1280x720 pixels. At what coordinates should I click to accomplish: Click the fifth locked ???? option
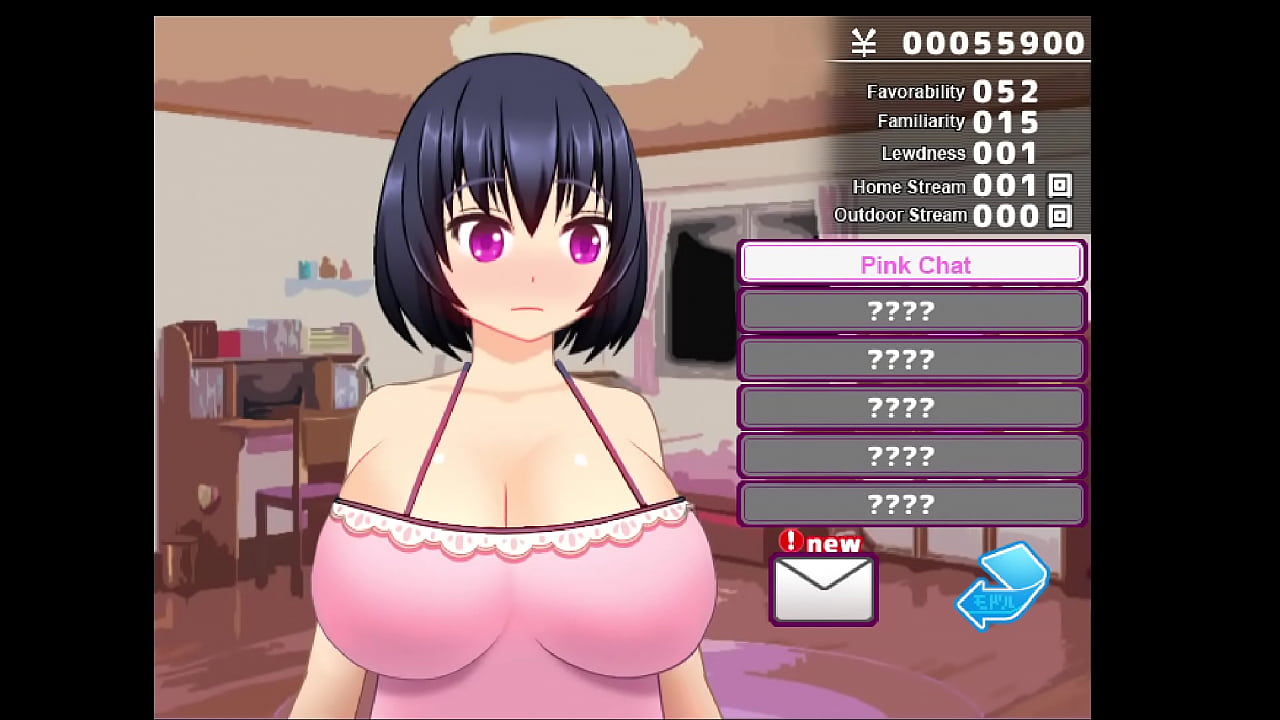pos(912,504)
